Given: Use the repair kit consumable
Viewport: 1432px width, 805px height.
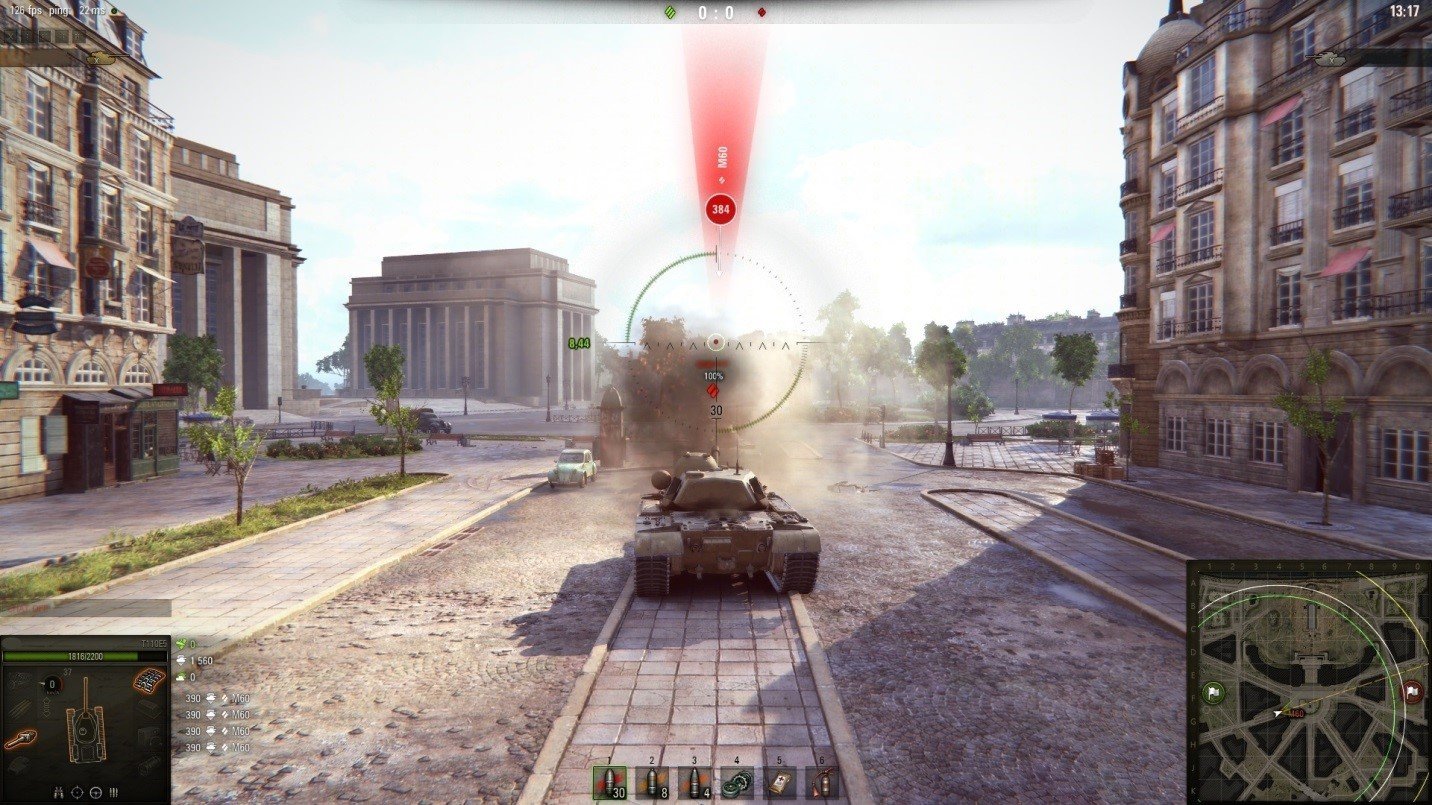Looking at the screenshot, I should [737, 782].
